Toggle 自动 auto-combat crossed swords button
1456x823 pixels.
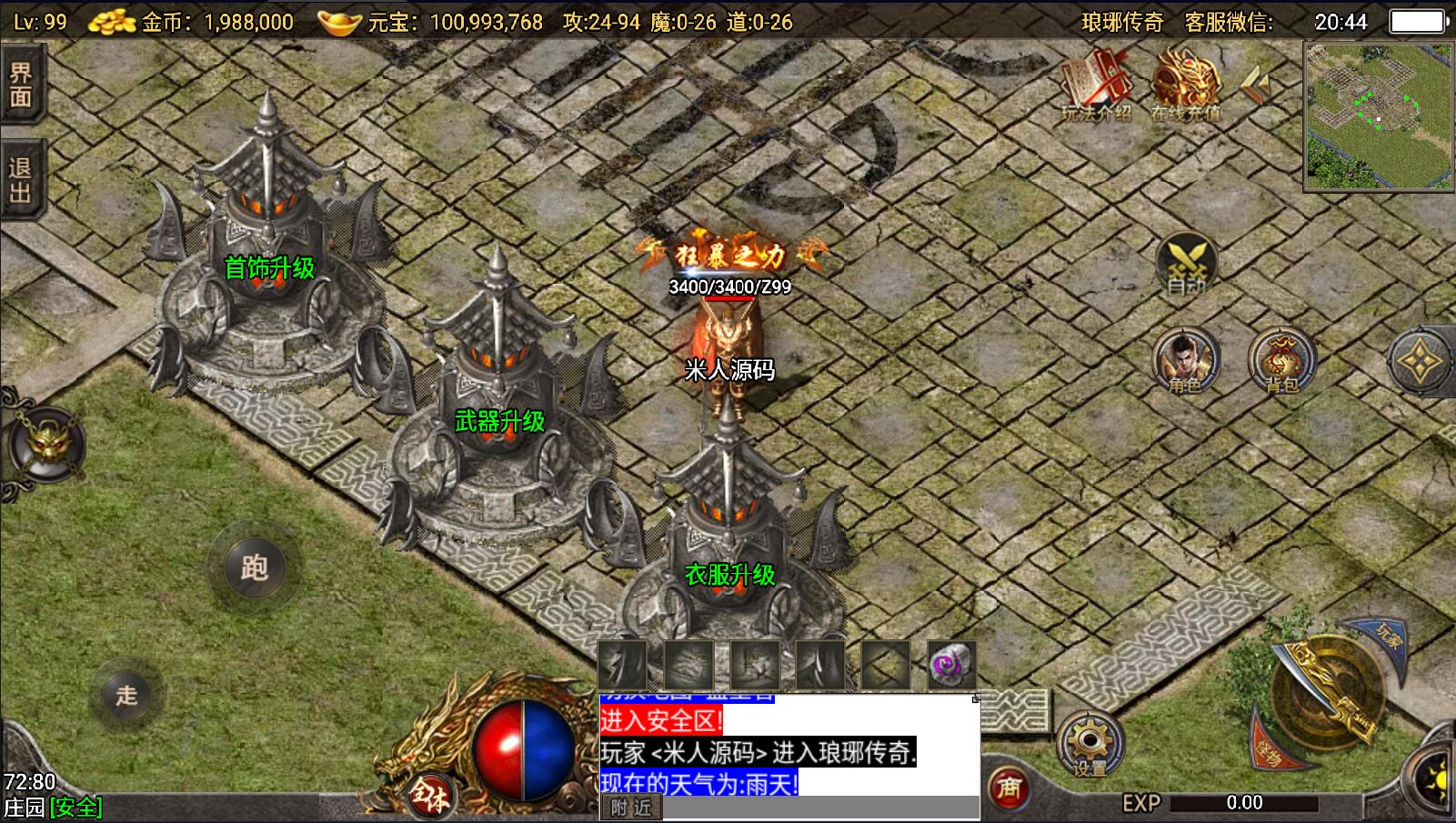pos(1186,263)
